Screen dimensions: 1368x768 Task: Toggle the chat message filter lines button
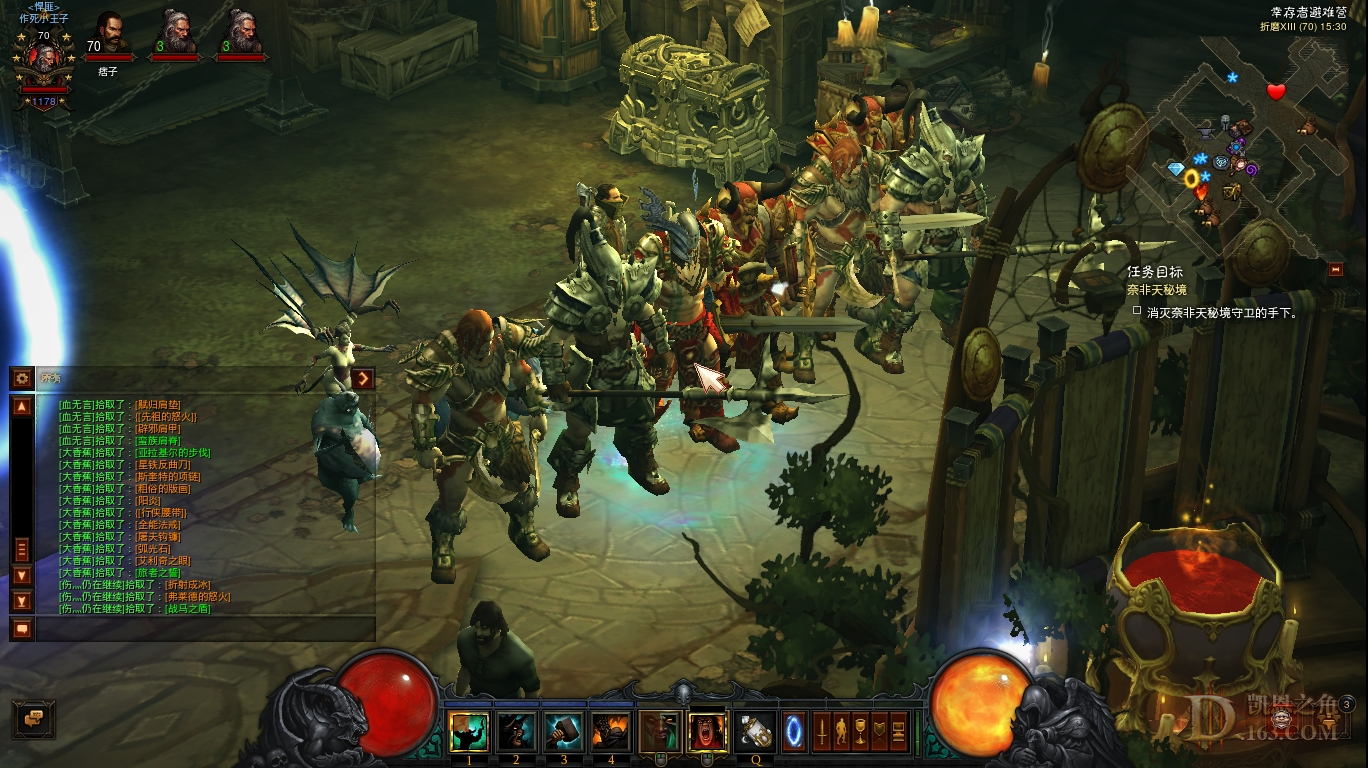(x=20, y=547)
